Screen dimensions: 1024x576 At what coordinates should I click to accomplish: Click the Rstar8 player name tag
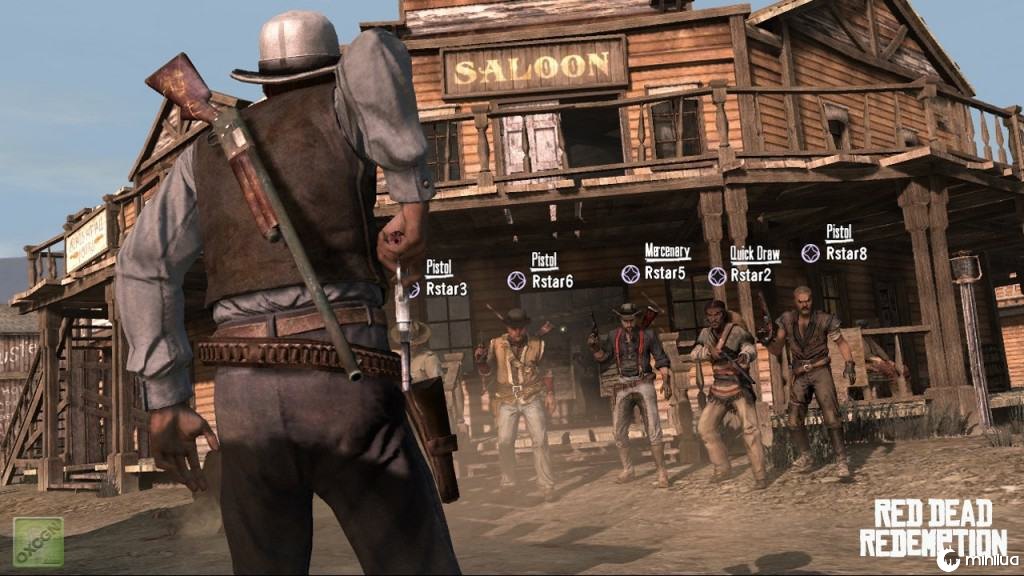tap(846, 253)
